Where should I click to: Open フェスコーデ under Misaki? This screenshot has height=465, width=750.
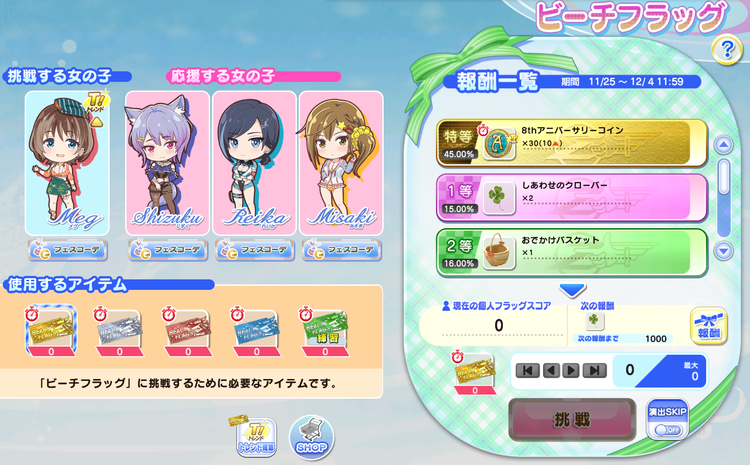[340, 250]
